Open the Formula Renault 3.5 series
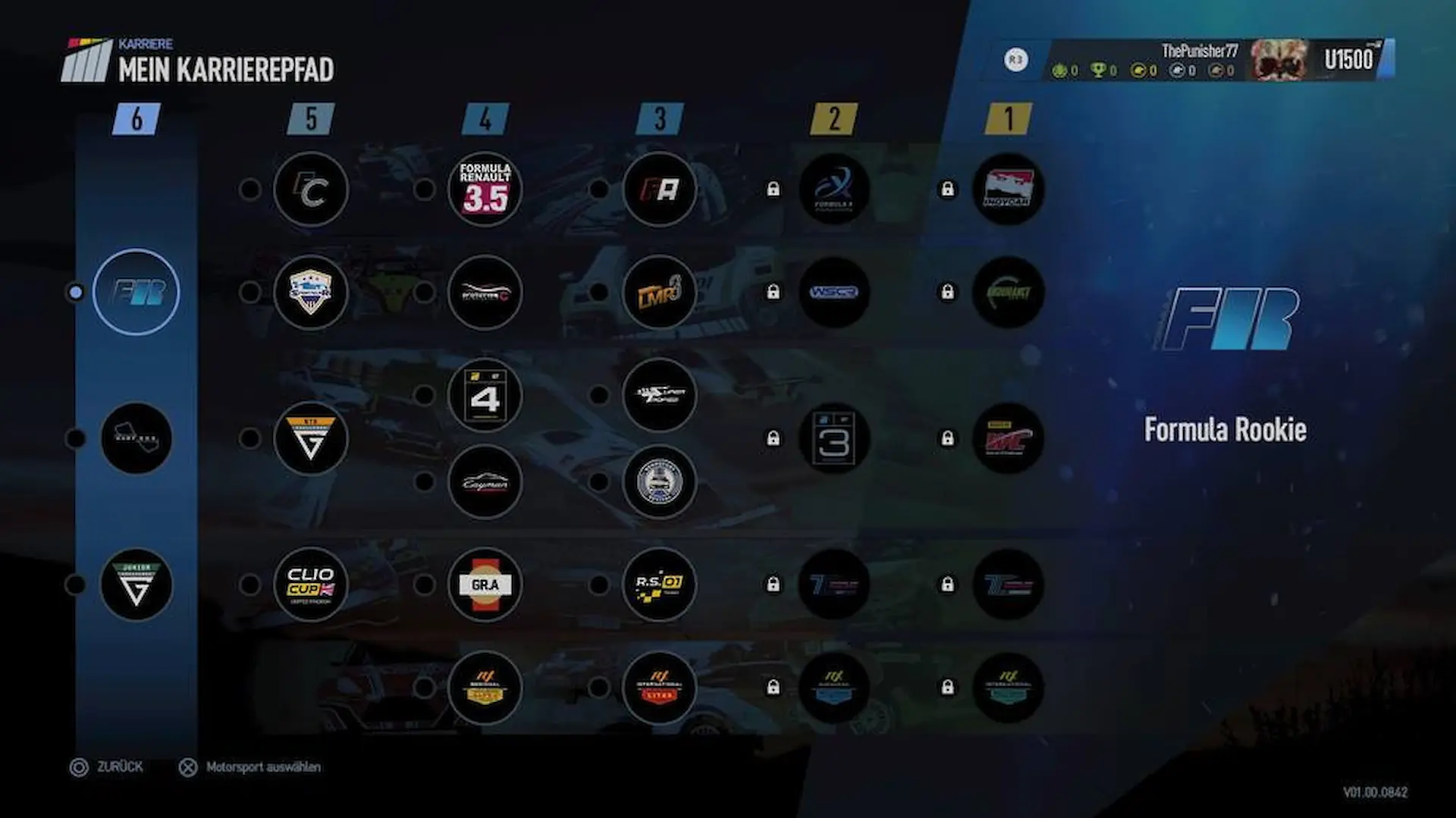This screenshot has height=818, width=1456. coord(485,189)
